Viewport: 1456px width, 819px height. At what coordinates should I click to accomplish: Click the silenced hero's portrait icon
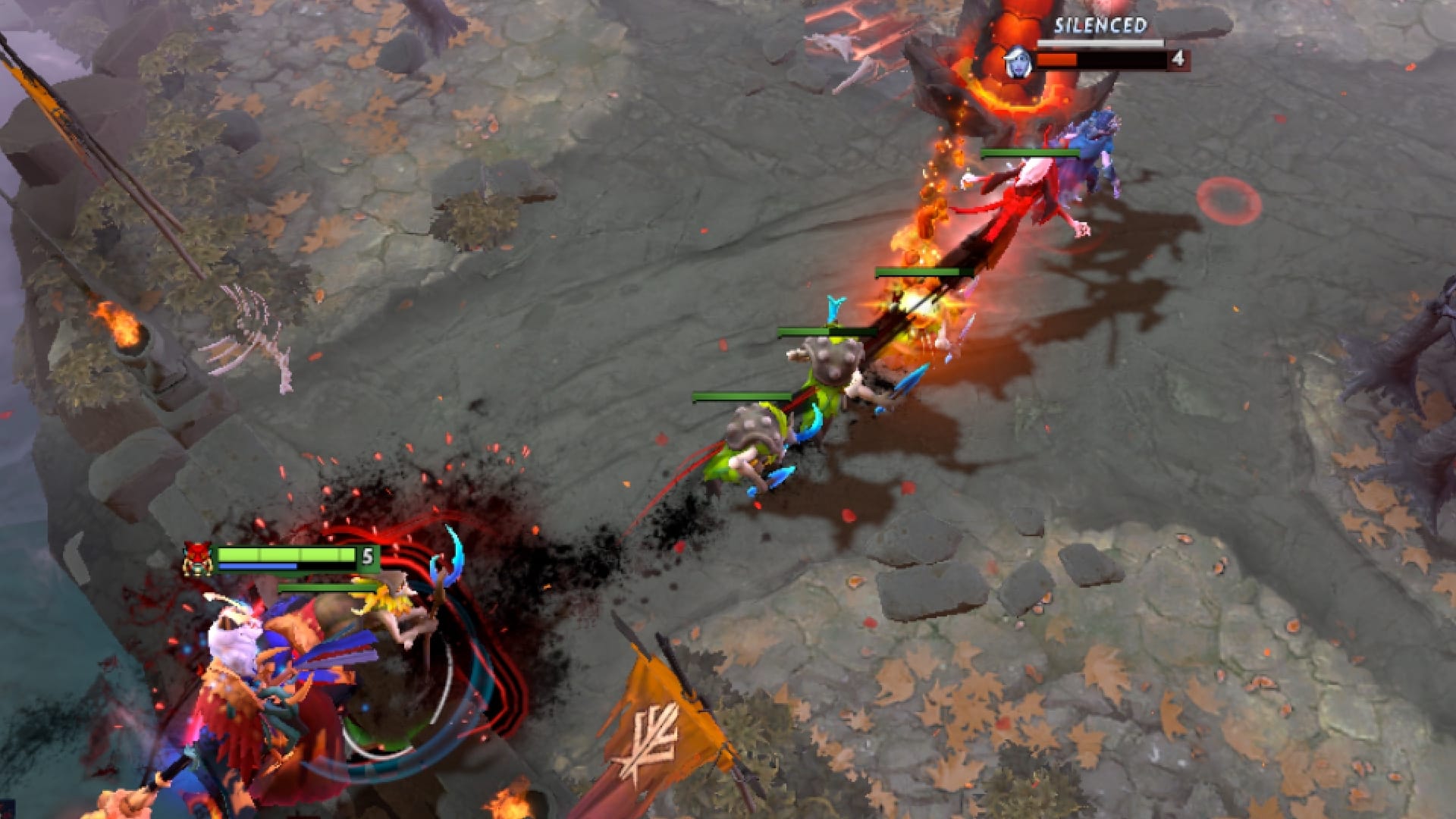(1018, 61)
